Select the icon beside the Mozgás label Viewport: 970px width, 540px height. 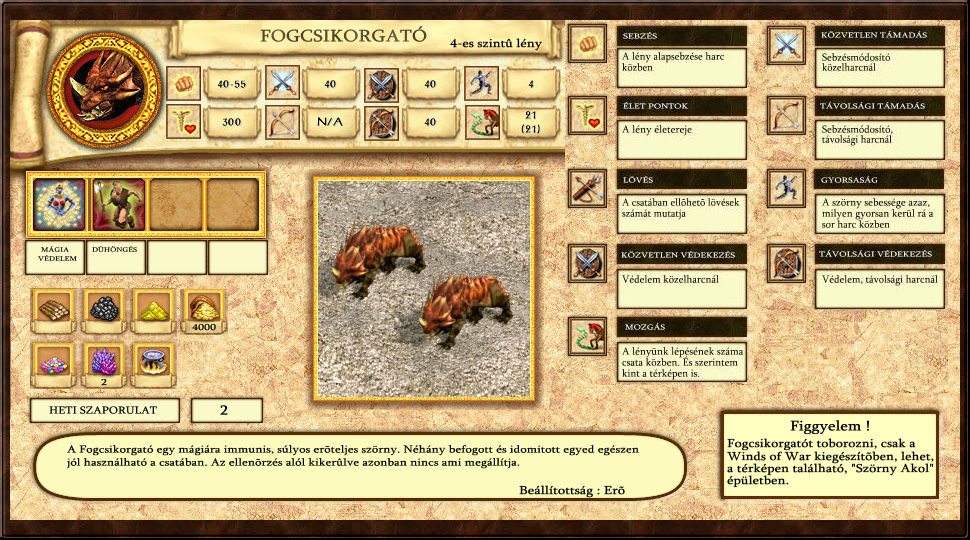(587, 335)
